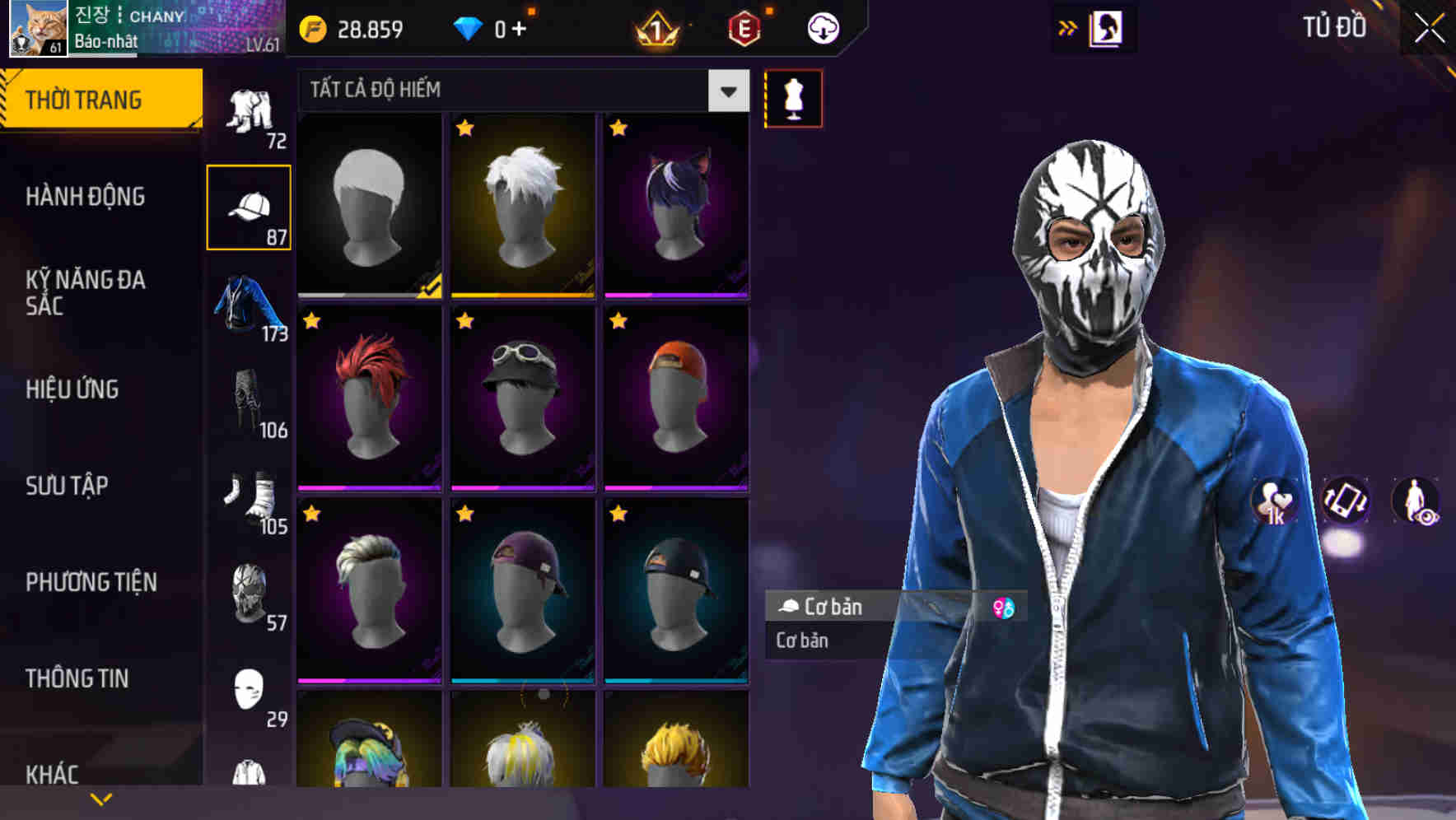Select the blue jacket category icon
The height and width of the screenshot is (820, 1456).
[x=247, y=305]
